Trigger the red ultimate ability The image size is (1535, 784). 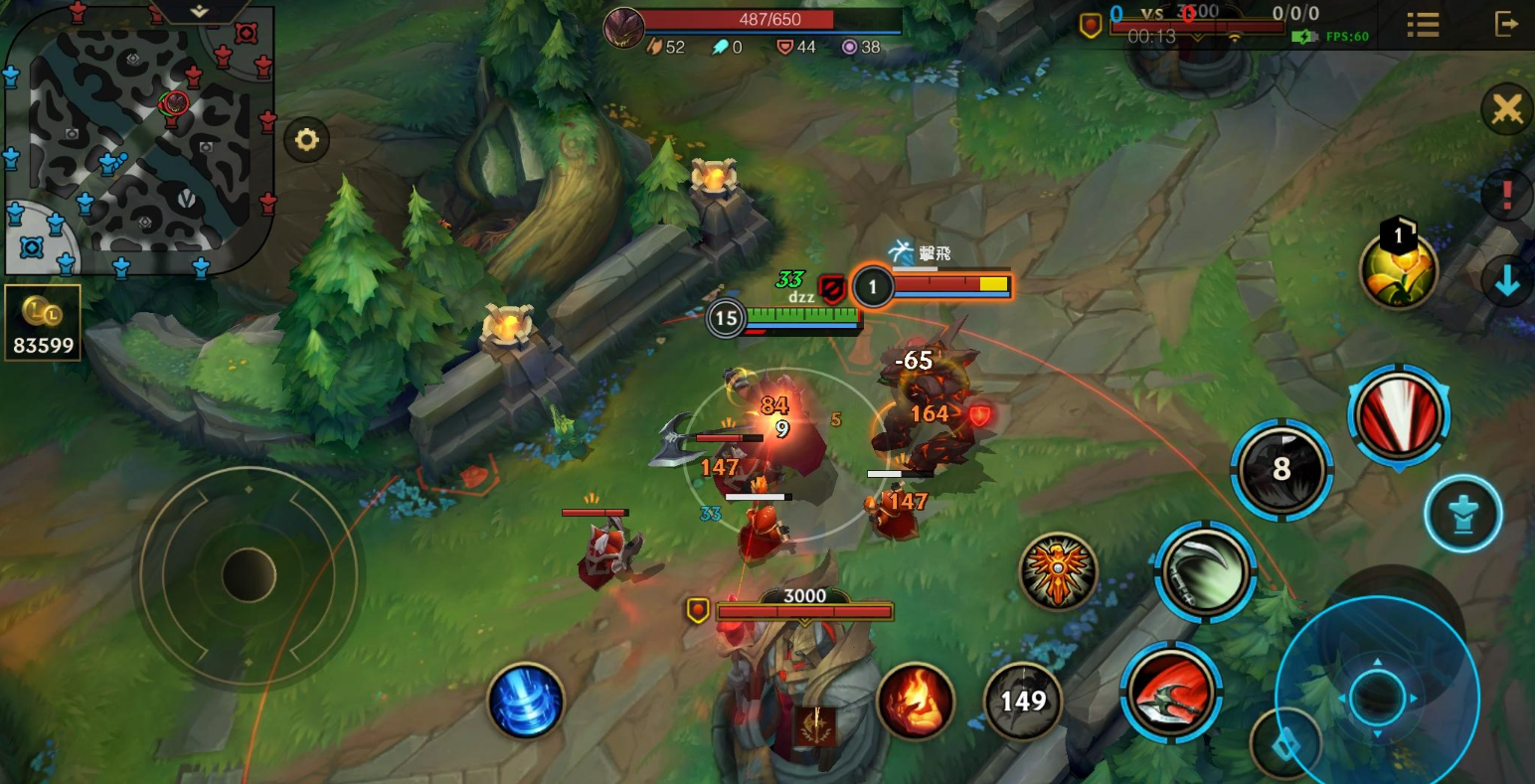click(1399, 415)
